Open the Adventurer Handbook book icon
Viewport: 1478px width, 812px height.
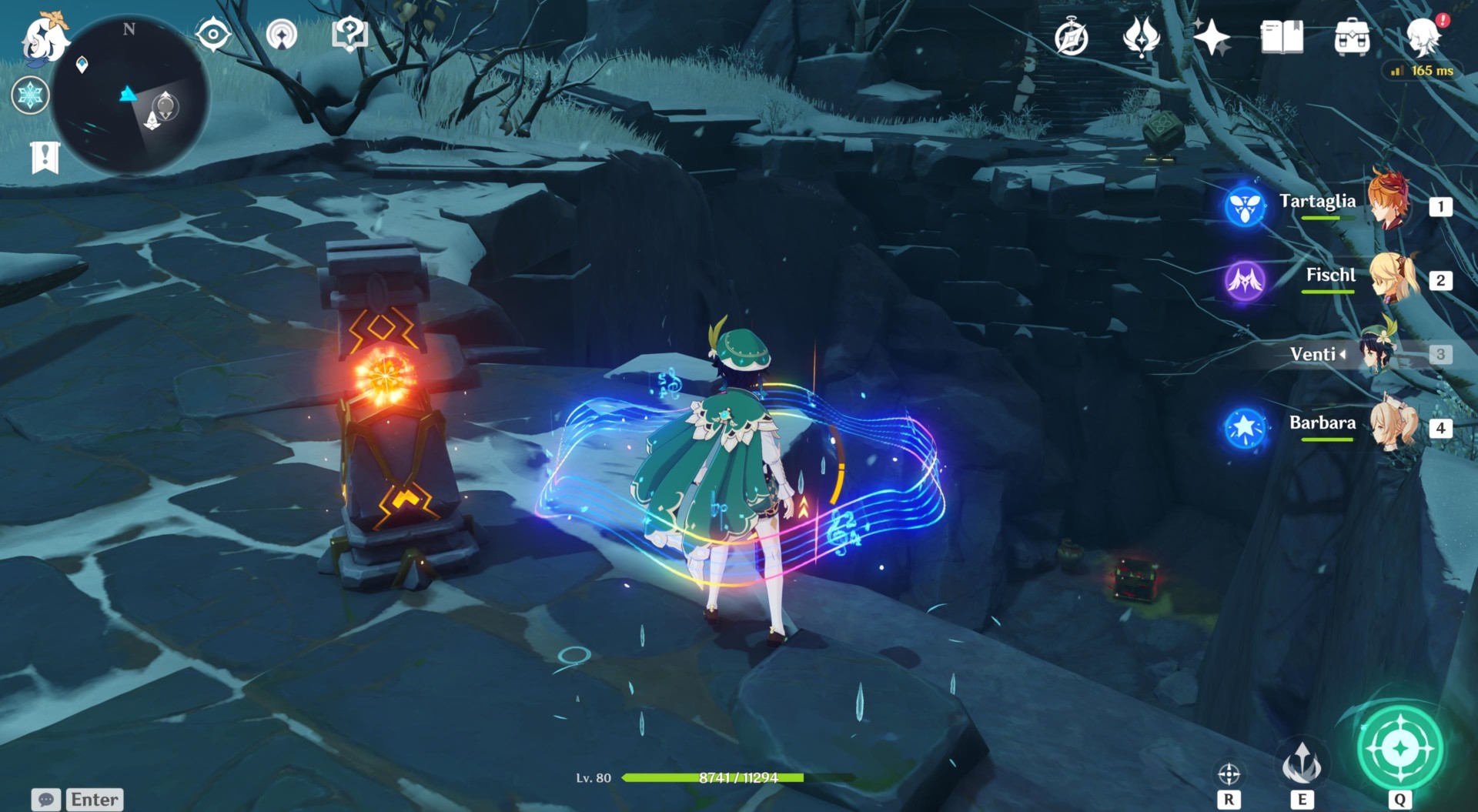1280,34
